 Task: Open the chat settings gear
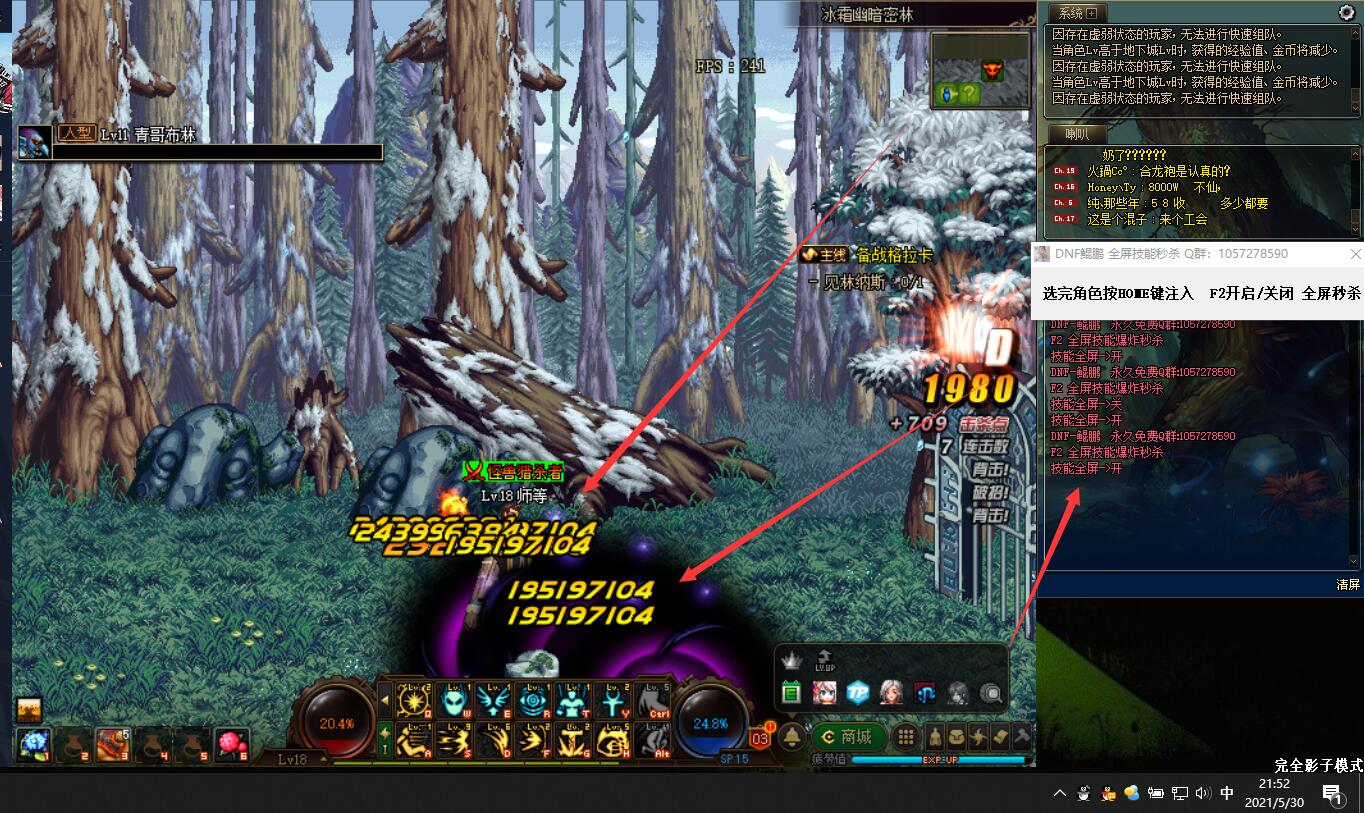click(1346, 13)
